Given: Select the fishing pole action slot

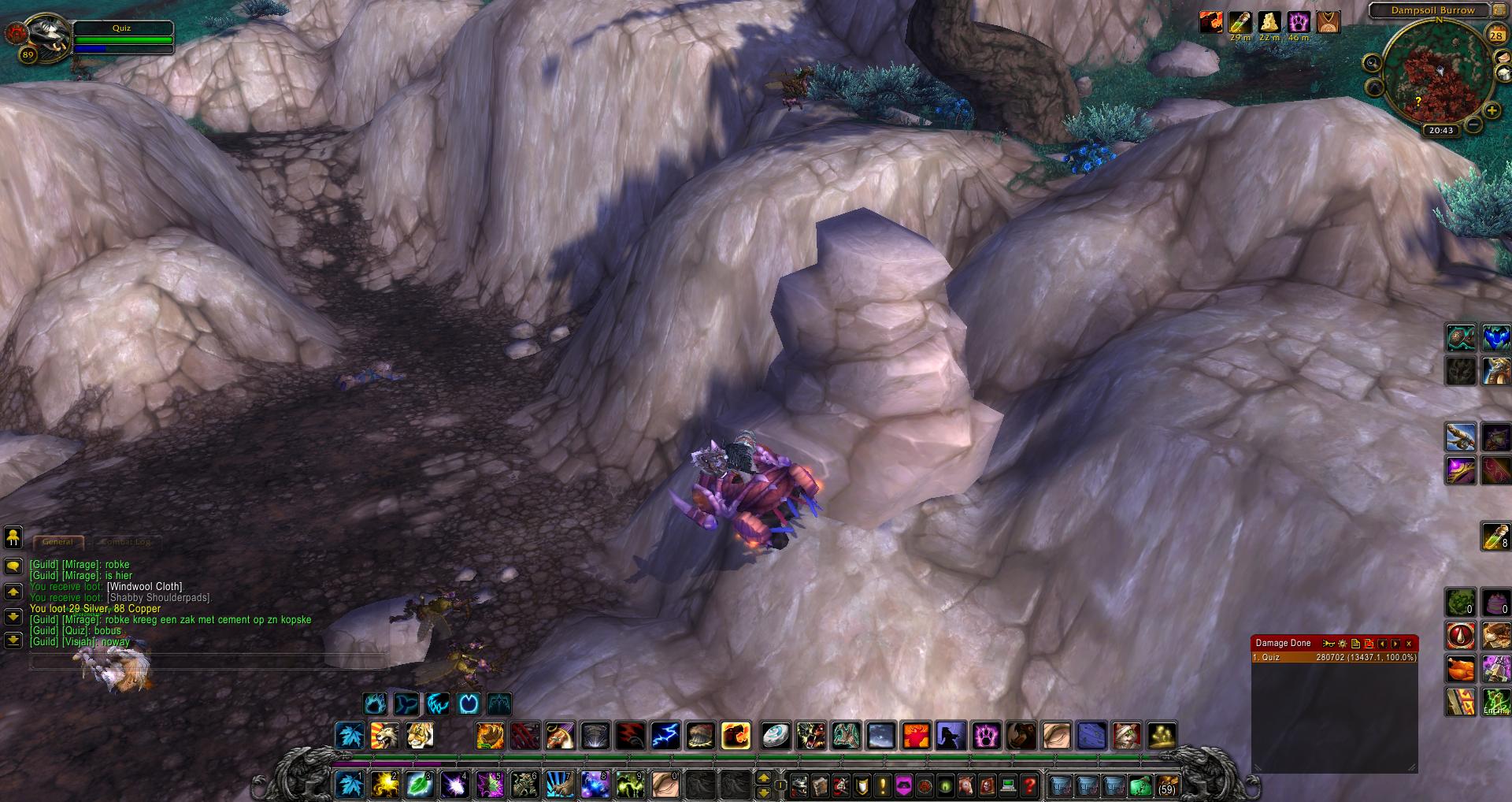Looking at the screenshot, I should [1460, 436].
